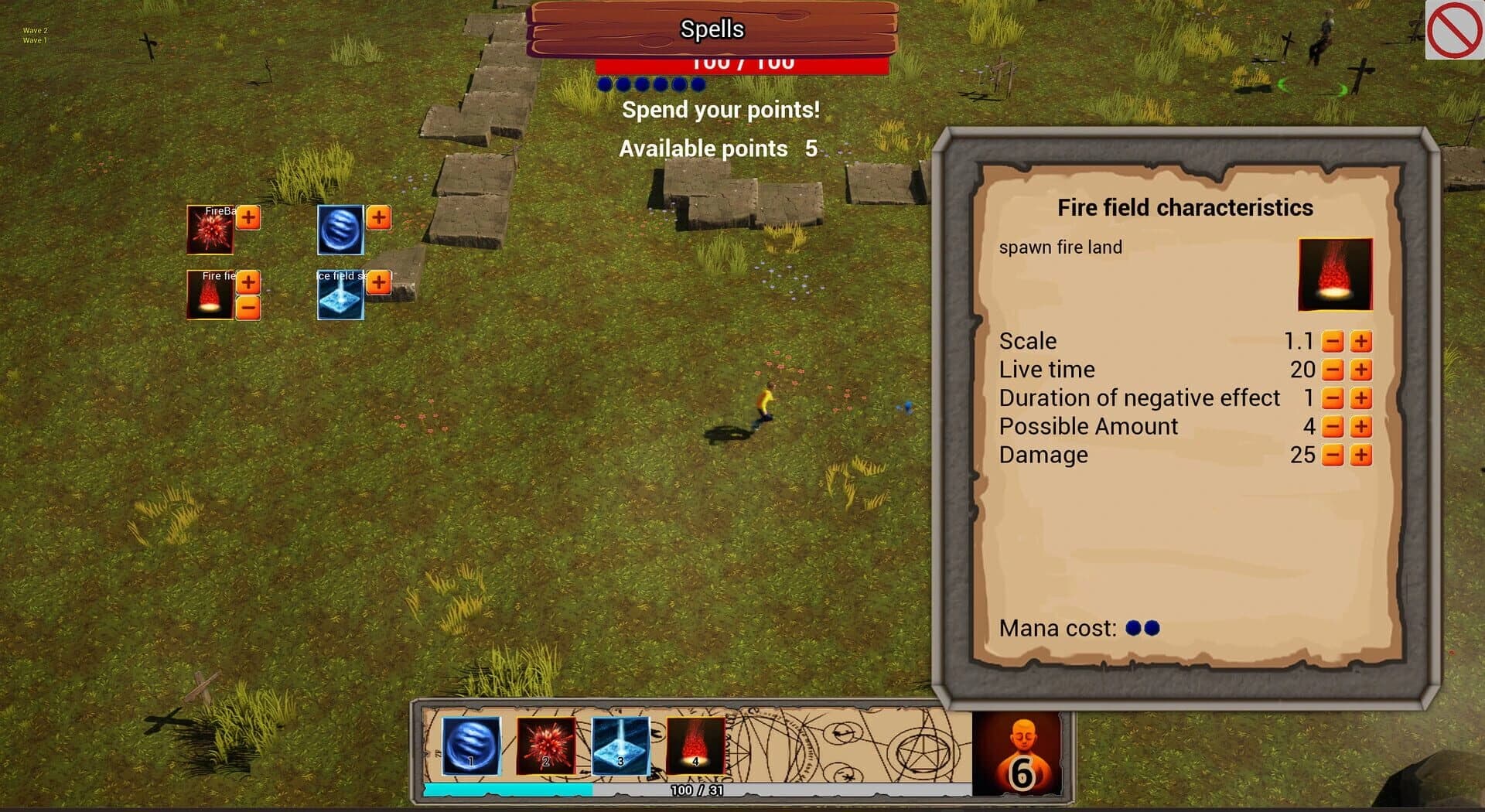This screenshot has height=812, width=1485.
Task: Click the cyan mana progress bar
Action: (503, 789)
